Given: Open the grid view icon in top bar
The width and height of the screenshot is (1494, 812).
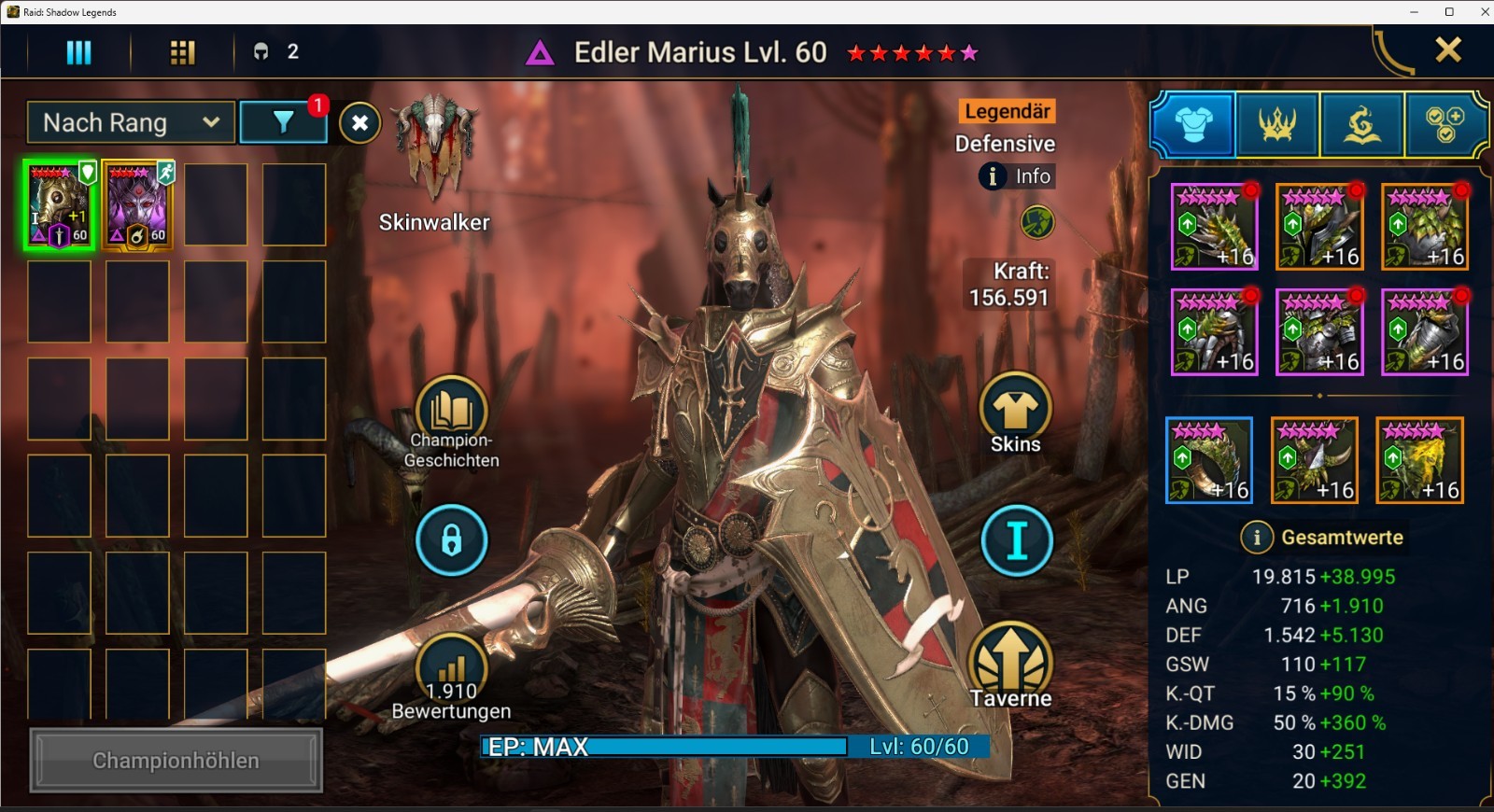Looking at the screenshot, I should coord(182,52).
